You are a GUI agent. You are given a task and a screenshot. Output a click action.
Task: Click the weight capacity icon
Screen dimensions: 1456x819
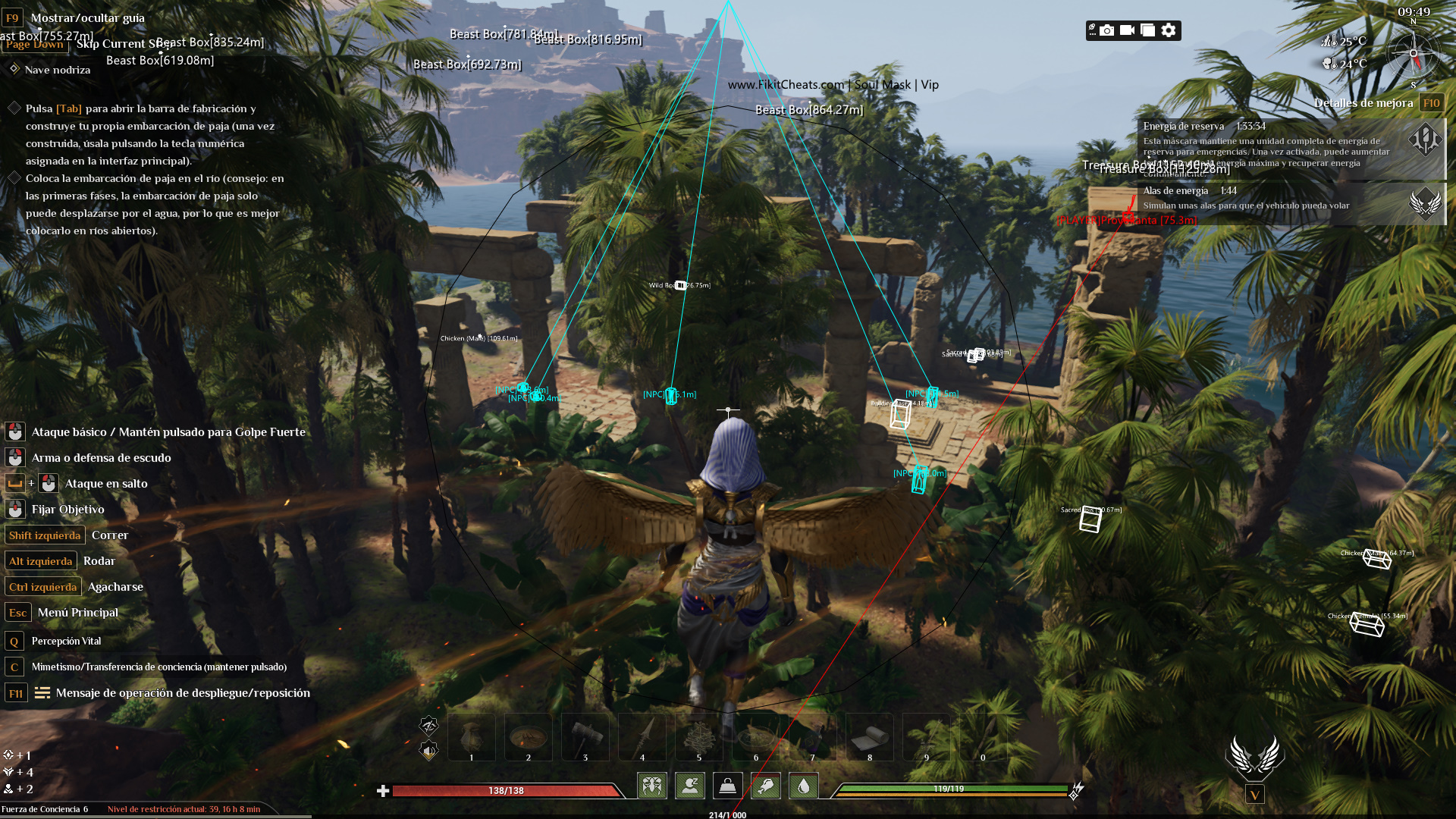728,786
